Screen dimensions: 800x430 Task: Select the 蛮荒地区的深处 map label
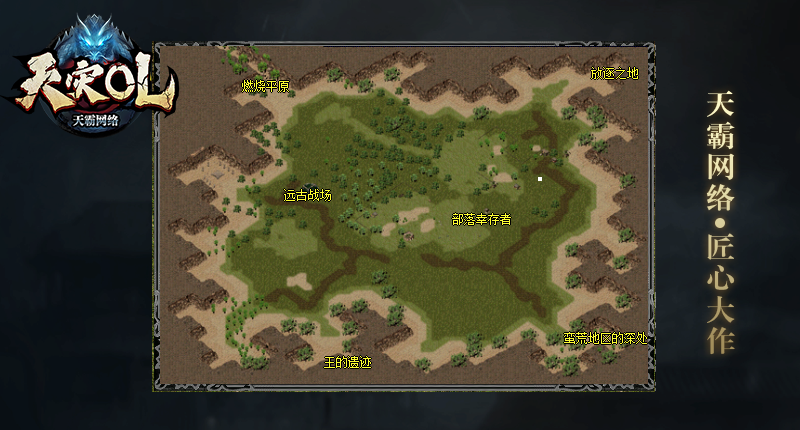606,338
